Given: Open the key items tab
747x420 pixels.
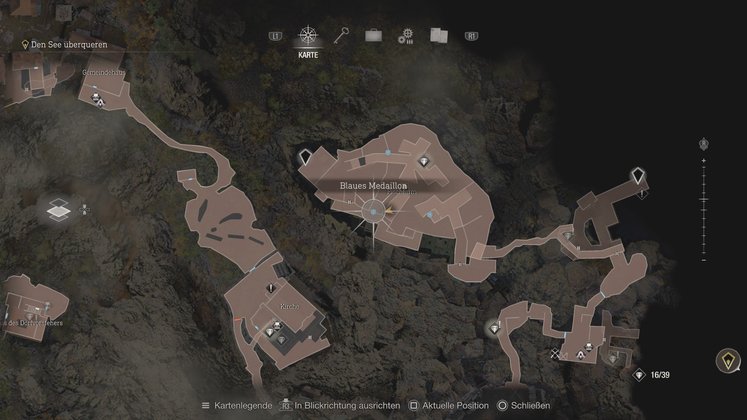Looking at the screenshot, I should [x=341, y=36].
